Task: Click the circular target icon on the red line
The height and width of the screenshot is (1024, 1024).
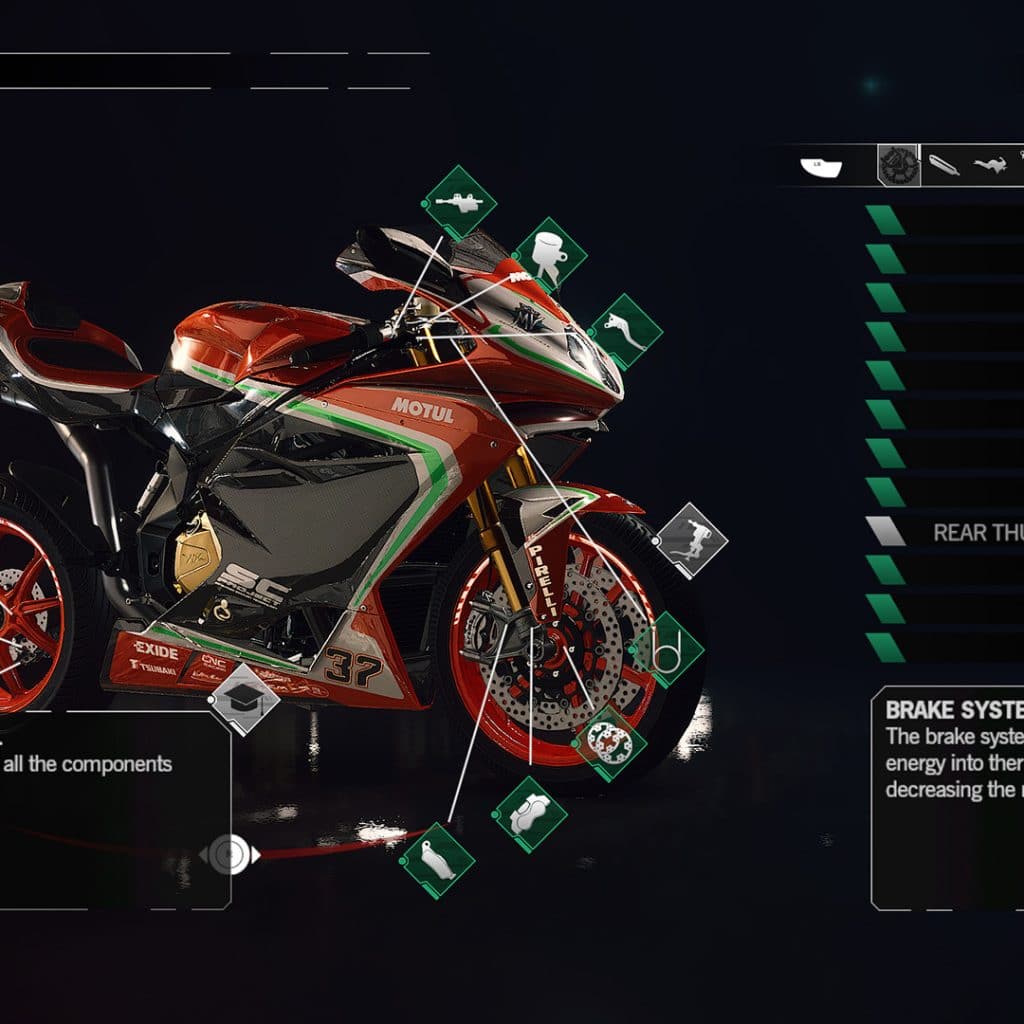Action: click(229, 854)
